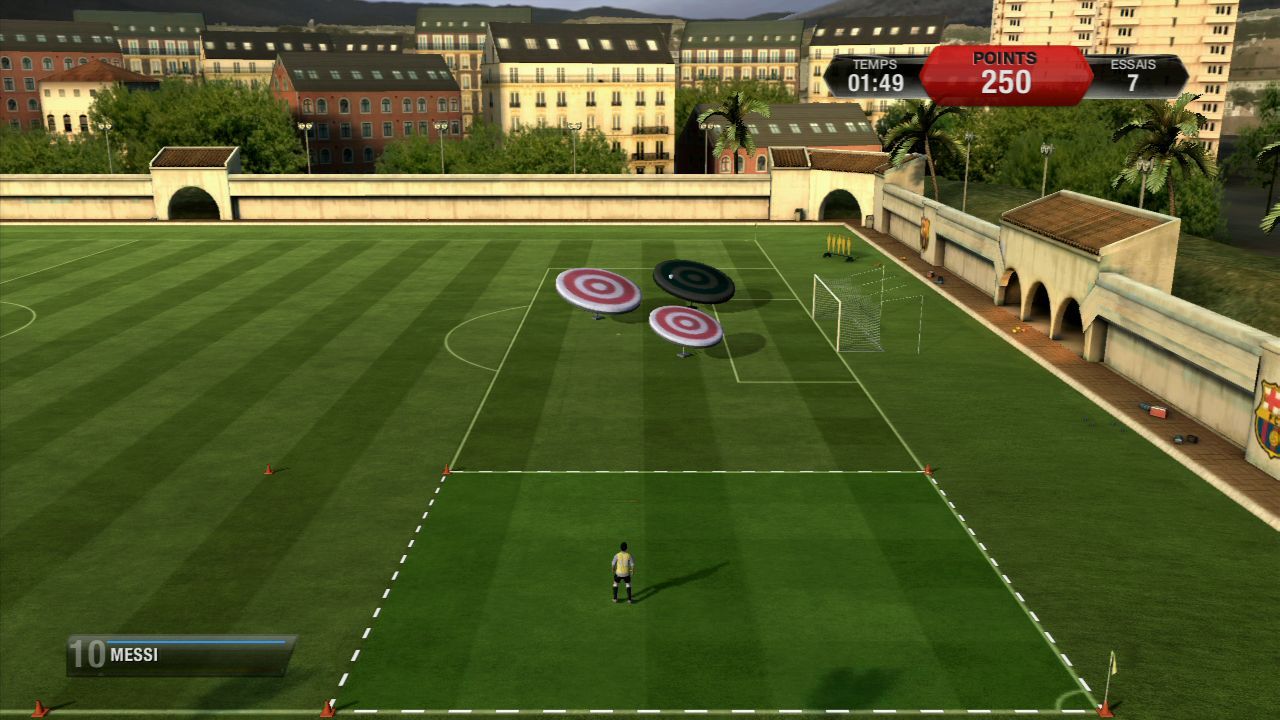Toggle the TEMPS timer showing 01:49
The width and height of the screenshot is (1280, 720).
click(874, 75)
